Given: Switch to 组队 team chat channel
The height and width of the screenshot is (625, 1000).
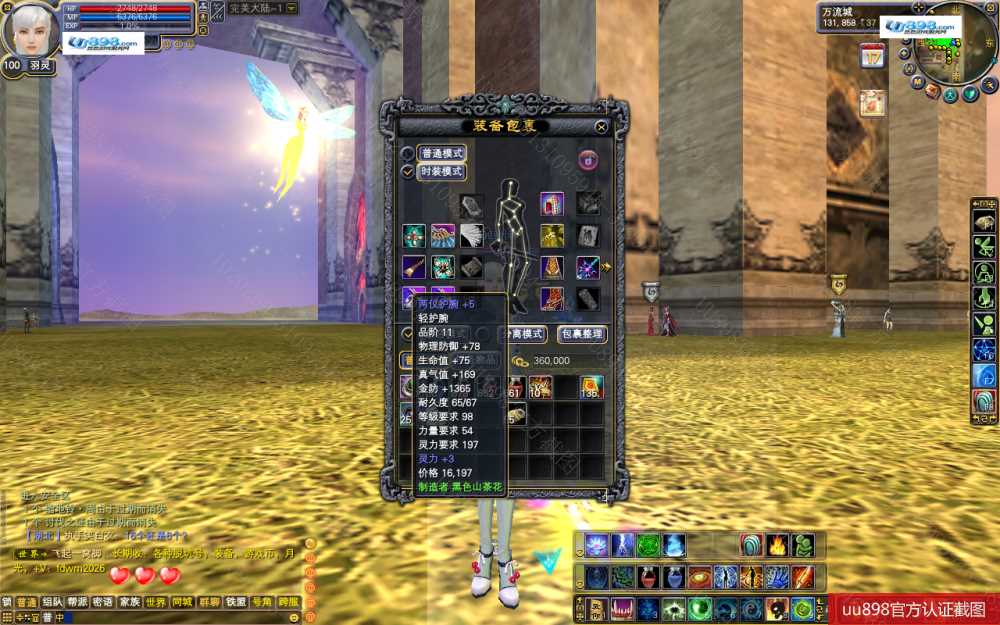Looking at the screenshot, I should click(52, 602).
